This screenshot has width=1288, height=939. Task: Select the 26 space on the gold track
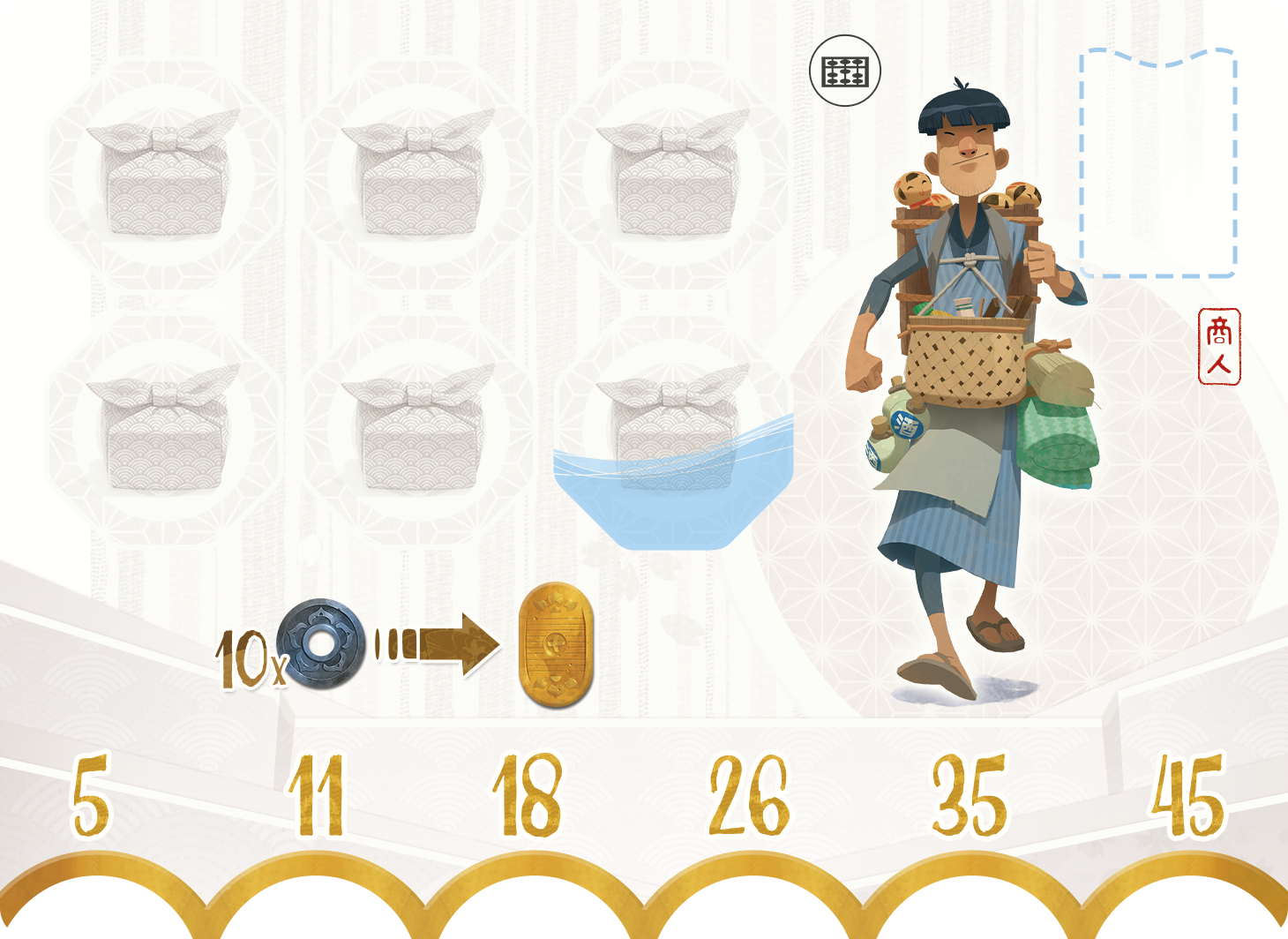tap(749, 794)
